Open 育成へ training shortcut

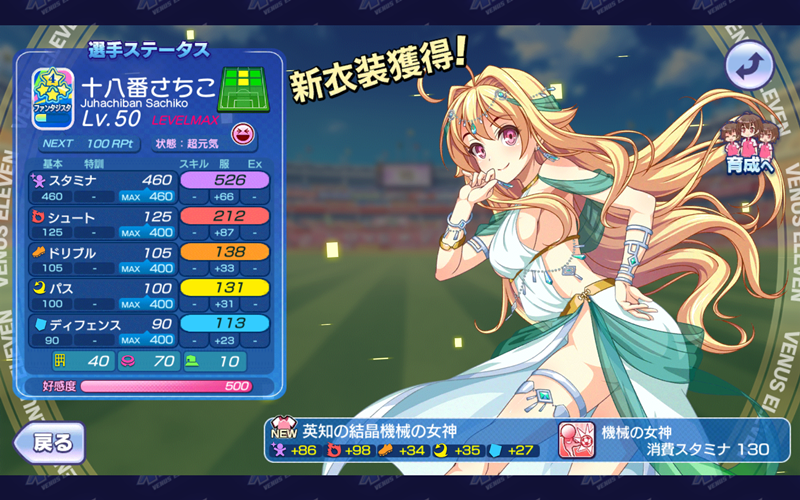pyautogui.click(x=753, y=144)
